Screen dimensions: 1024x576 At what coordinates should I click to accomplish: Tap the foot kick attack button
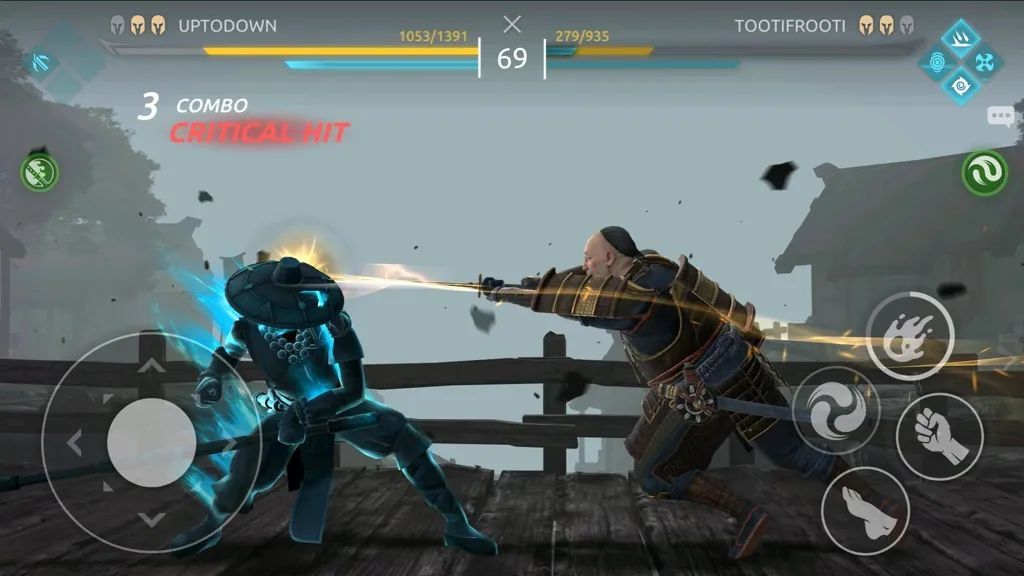[x=864, y=509]
